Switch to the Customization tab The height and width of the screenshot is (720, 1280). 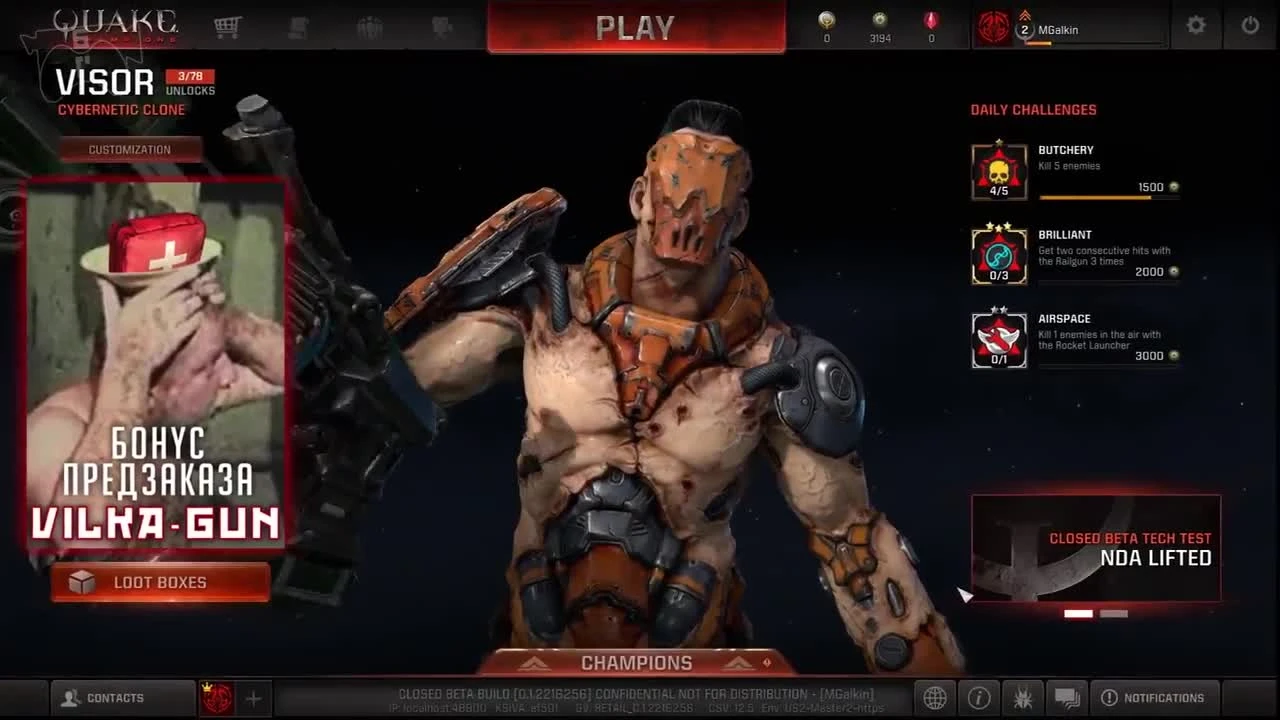pos(131,148)
